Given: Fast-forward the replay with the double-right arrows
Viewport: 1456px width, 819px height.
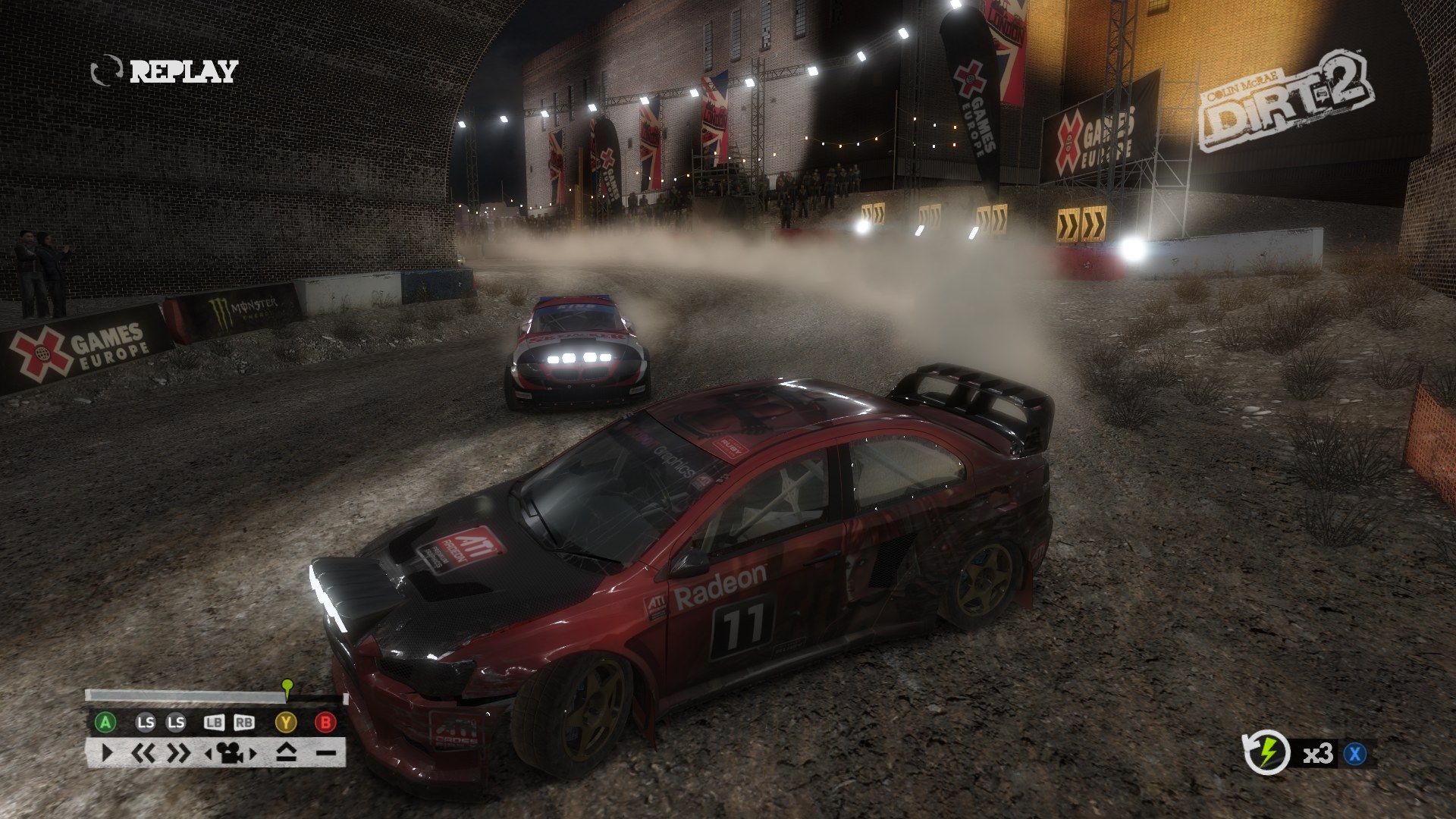Looking at the screenshot, I should [x=179, y=753].
